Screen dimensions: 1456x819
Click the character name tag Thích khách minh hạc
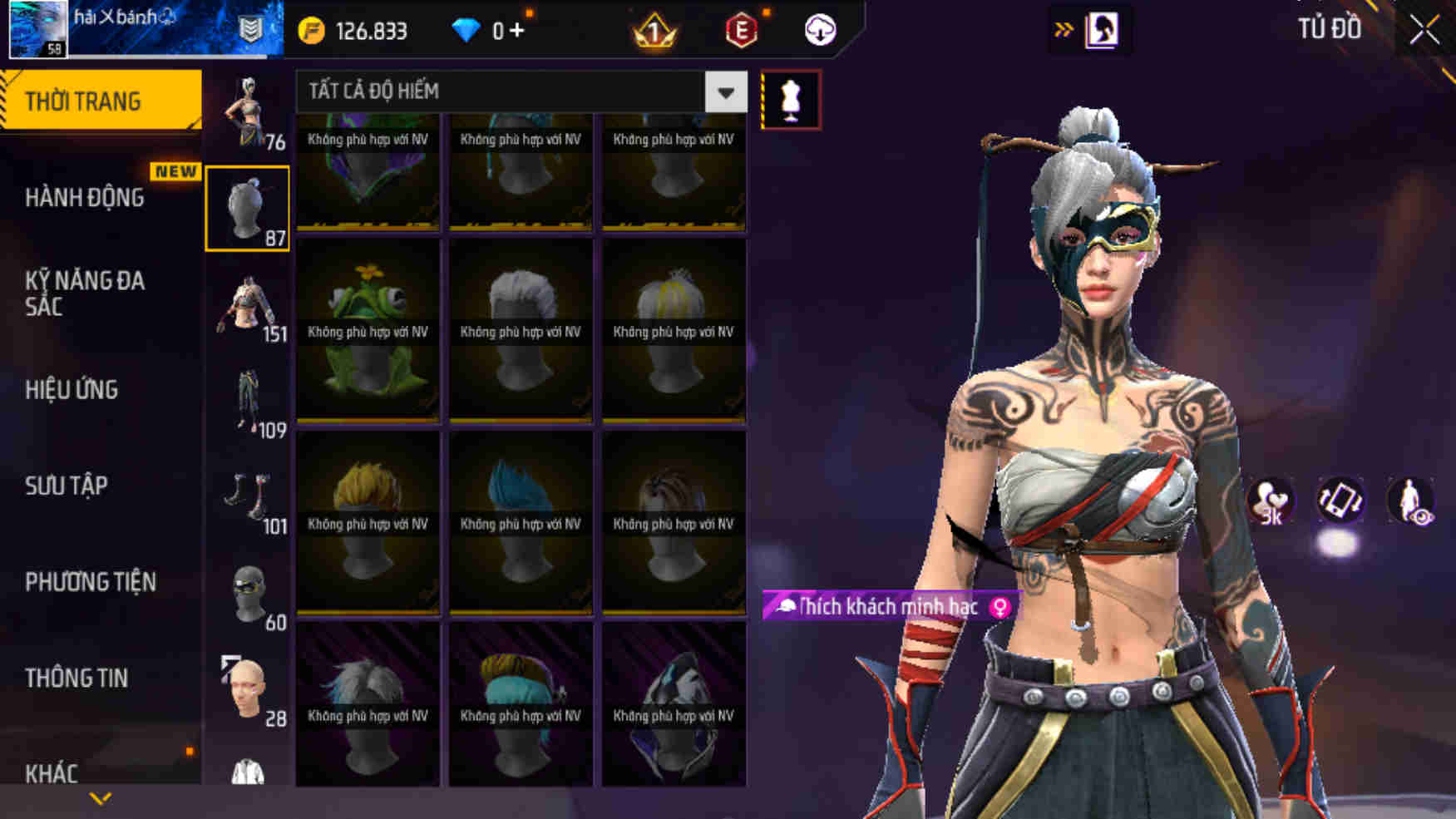coord(886,607)
